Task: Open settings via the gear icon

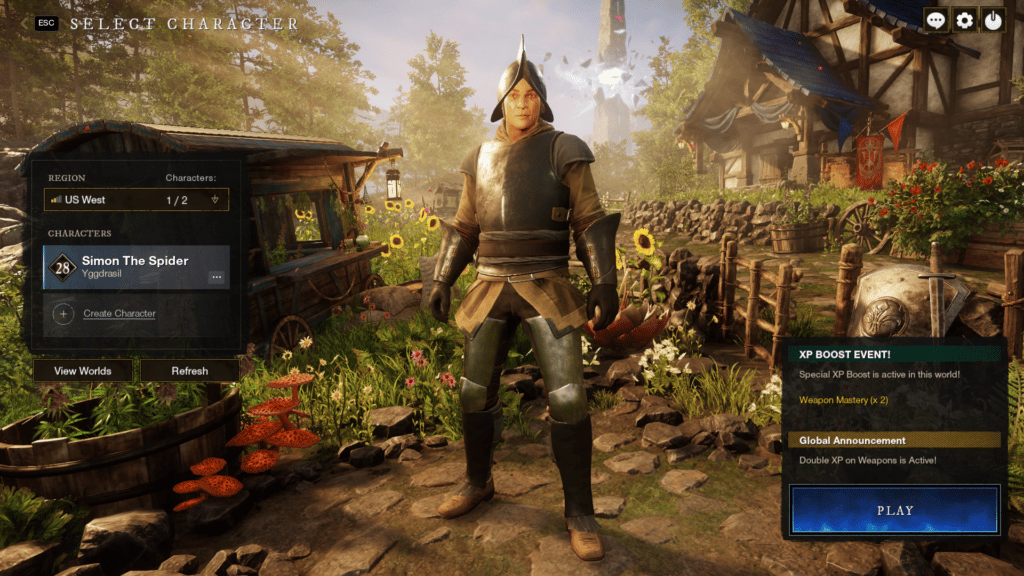Action: 965,20
